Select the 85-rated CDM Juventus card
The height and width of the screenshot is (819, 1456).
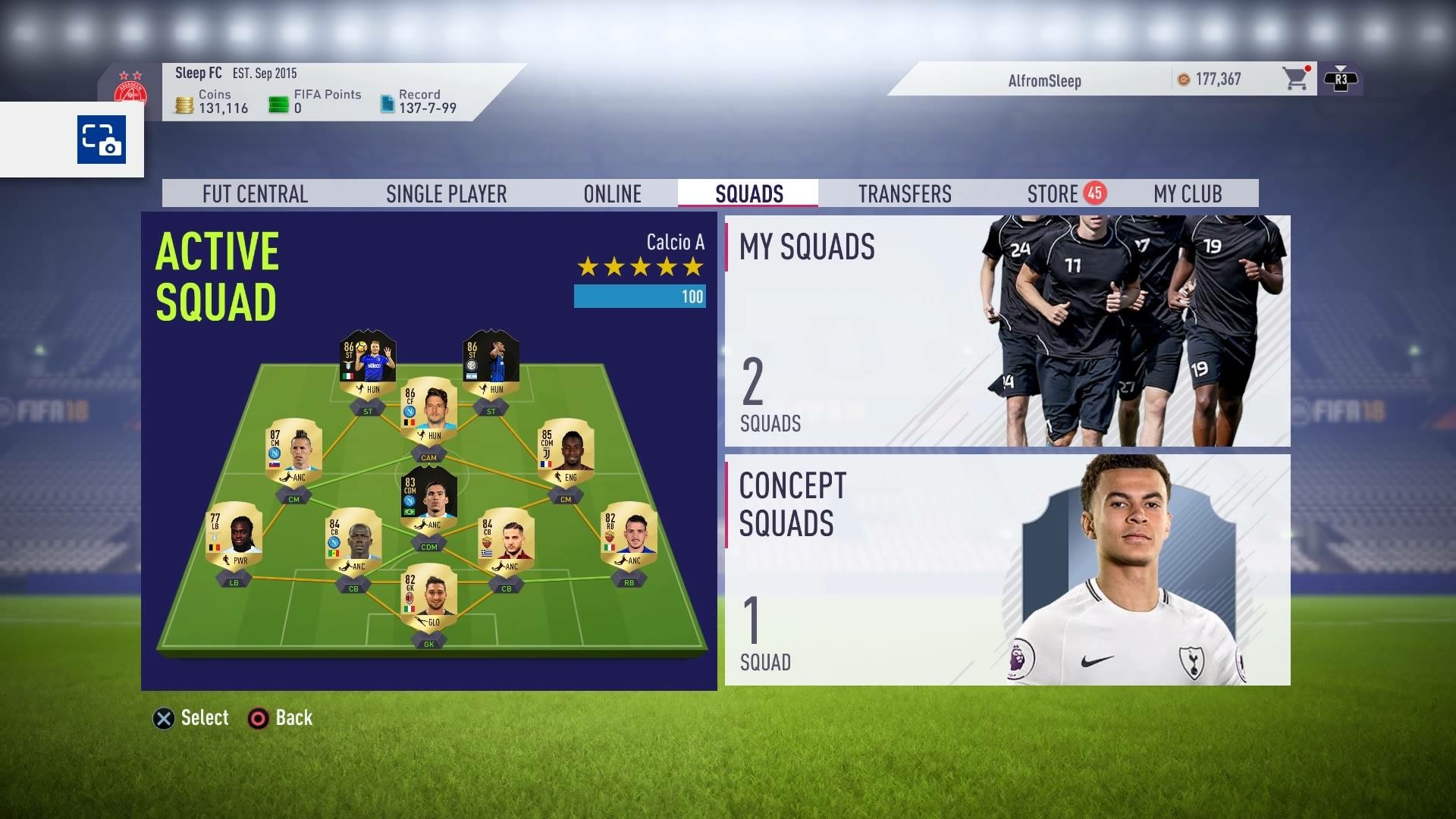coord(565,452)
